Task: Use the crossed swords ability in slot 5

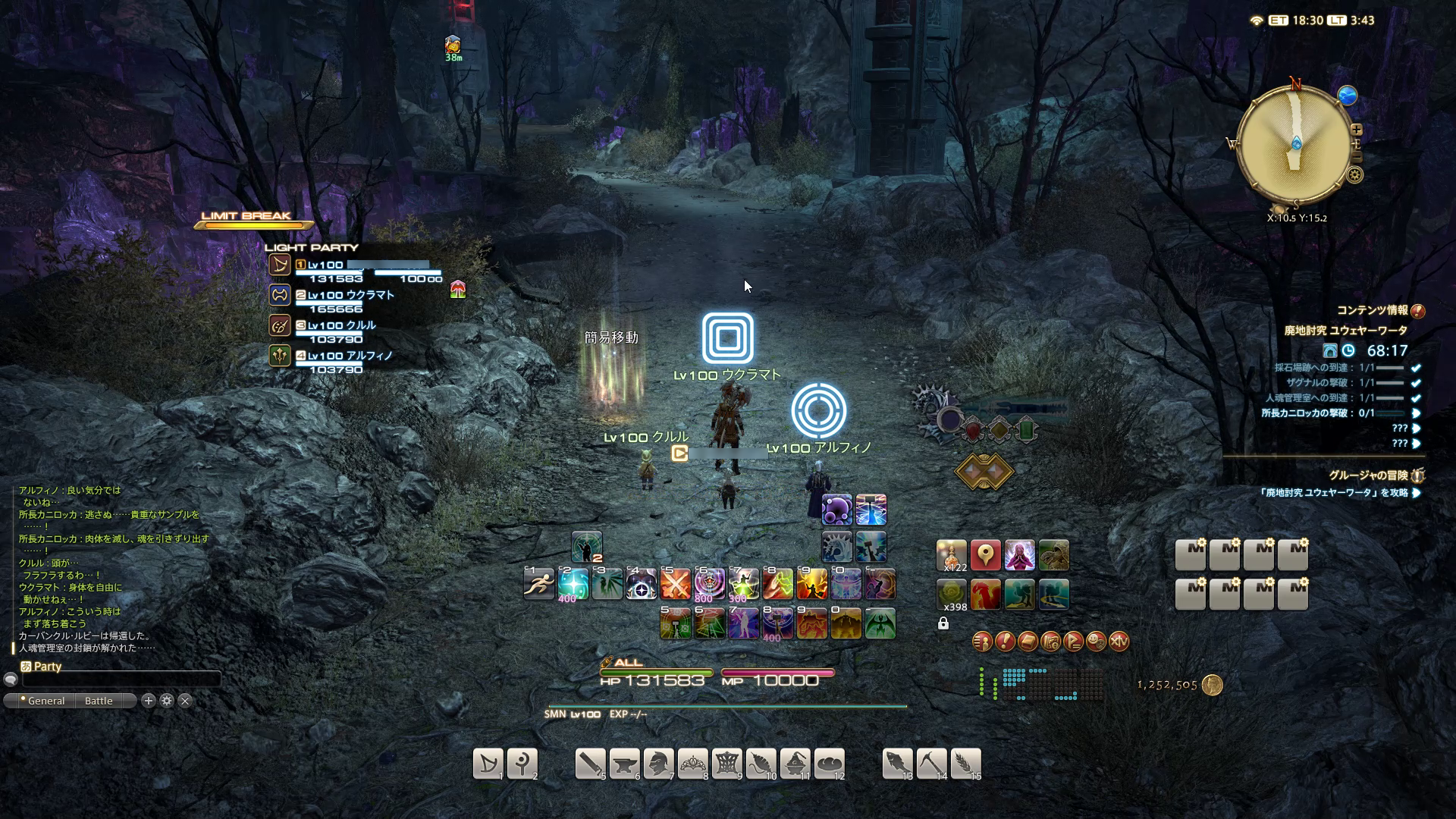Action: pyautogui.click(x=675, y=584)
